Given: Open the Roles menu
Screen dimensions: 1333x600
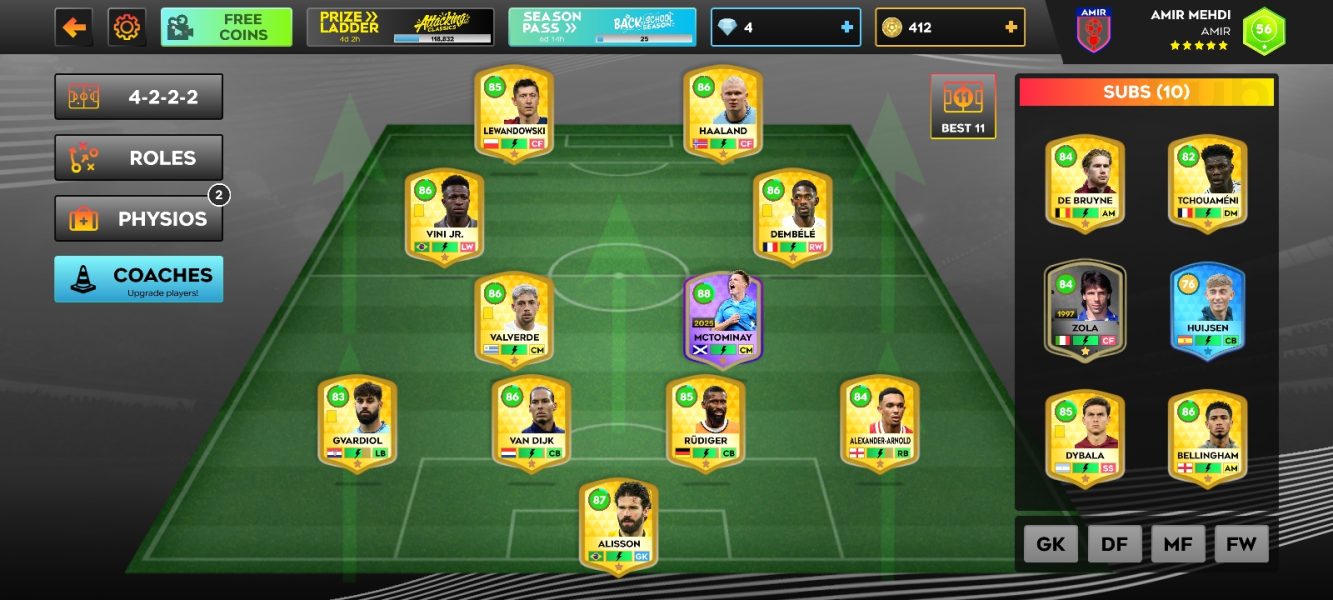Looking at the screenshot, I should 139,158.
